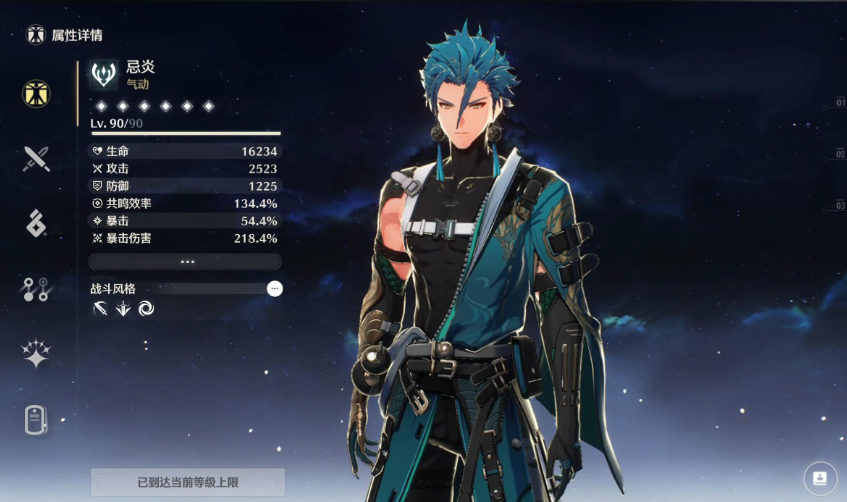Viewport: 847px width, 502px height.
Task: Open the Echoes tab with the diamond icon
Action: (36, 224)
